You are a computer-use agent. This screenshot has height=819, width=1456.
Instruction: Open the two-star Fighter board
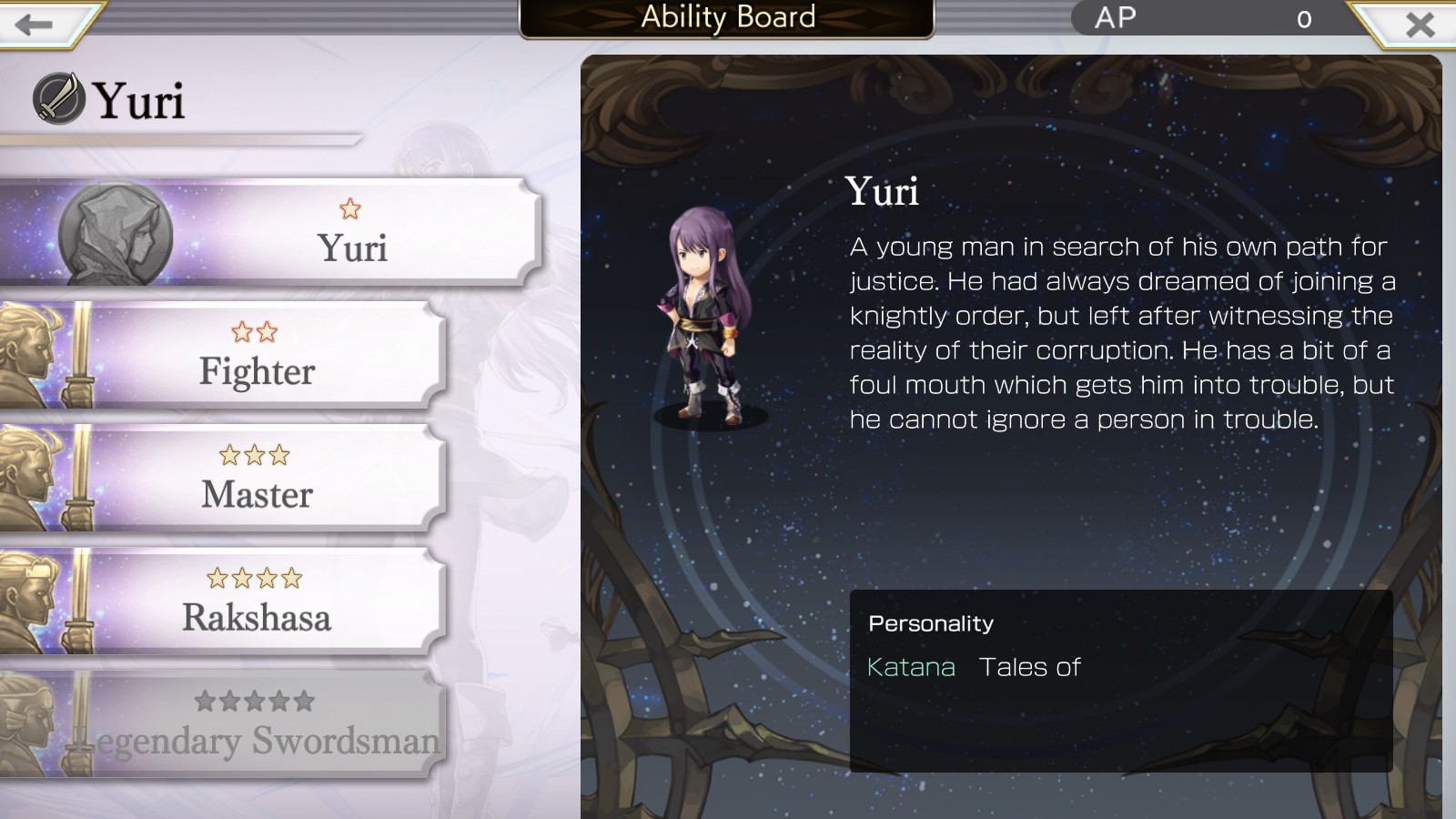[x=258, y=356]
